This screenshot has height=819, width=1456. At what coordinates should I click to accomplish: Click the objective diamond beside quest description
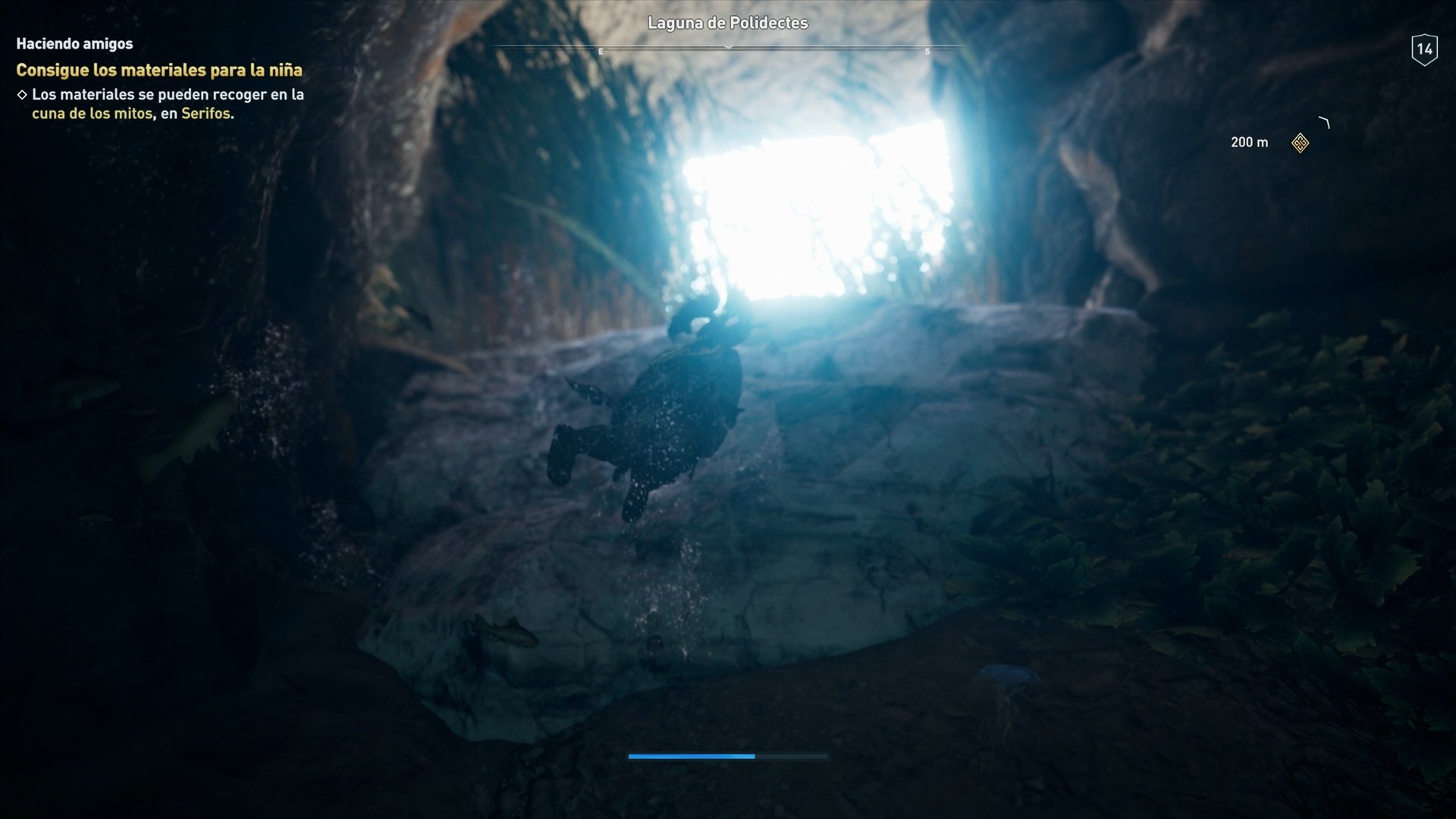22,95
